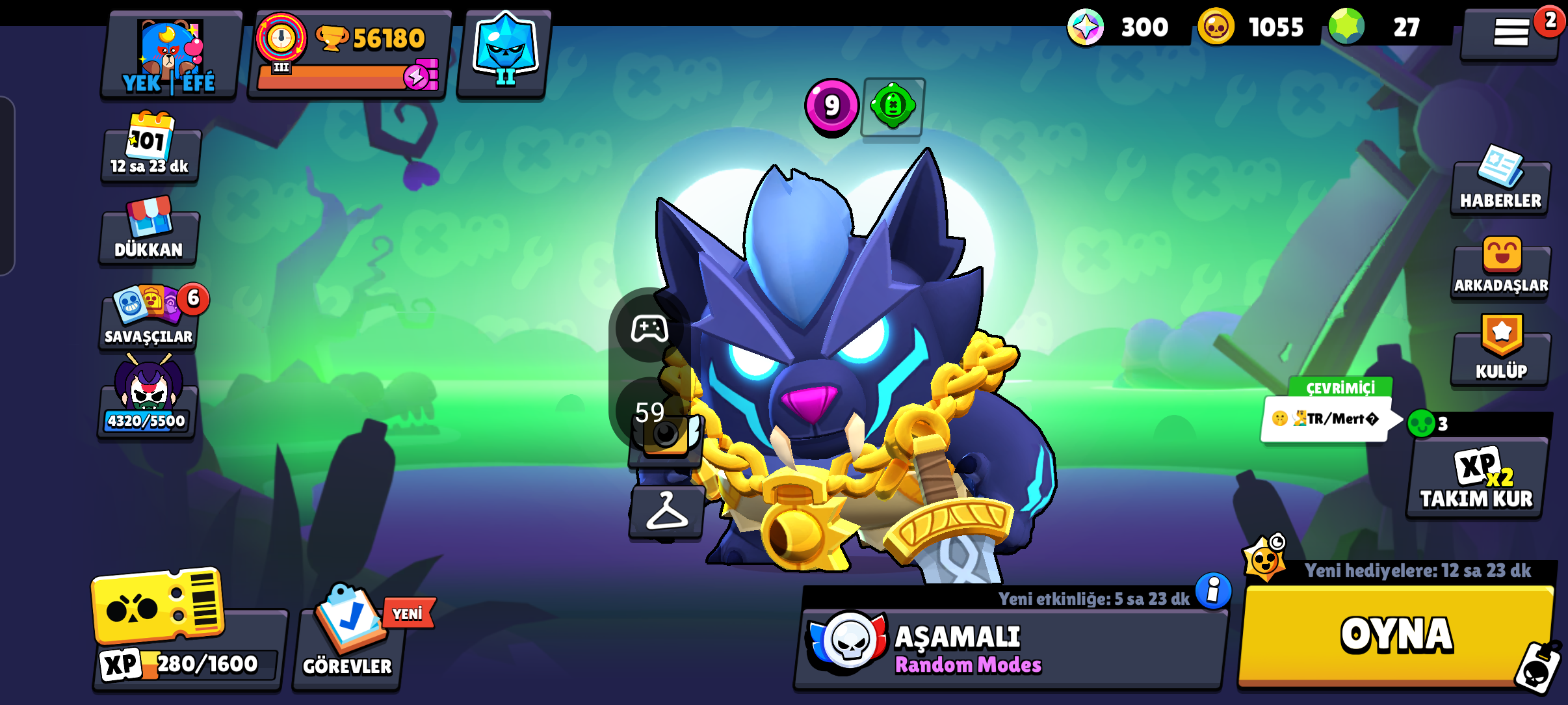Show event info via blue i icon

pyautogui.click(x=1213, y=591)
